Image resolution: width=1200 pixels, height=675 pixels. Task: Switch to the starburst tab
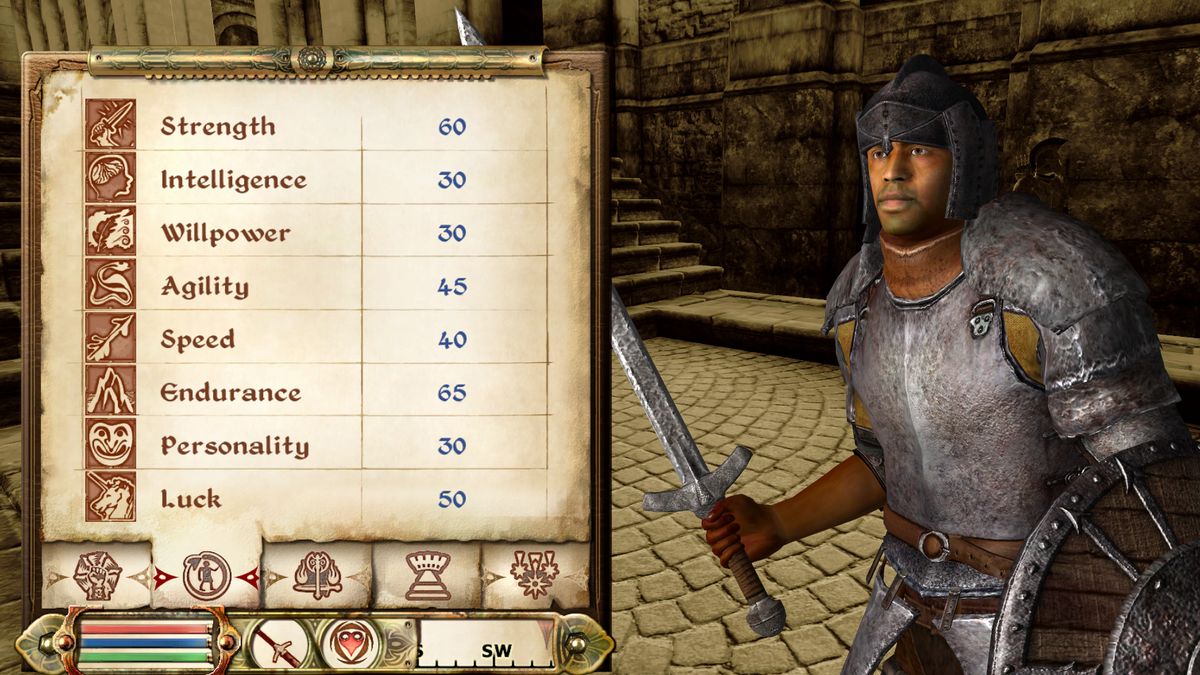click(535, 576)
